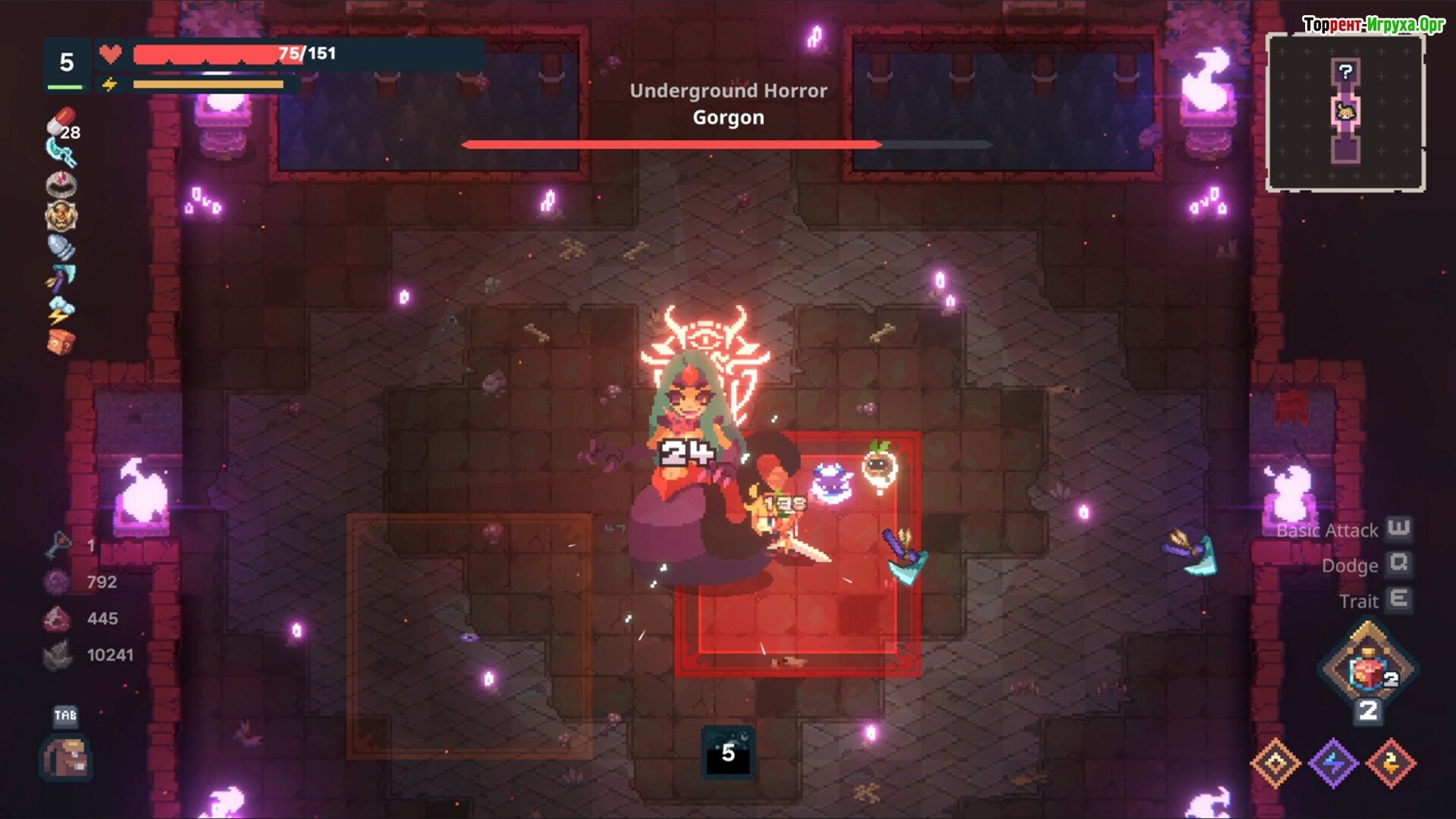
Task: Open the Торрент-Игруха.Орг watermark link
Action: point(1373,25)
